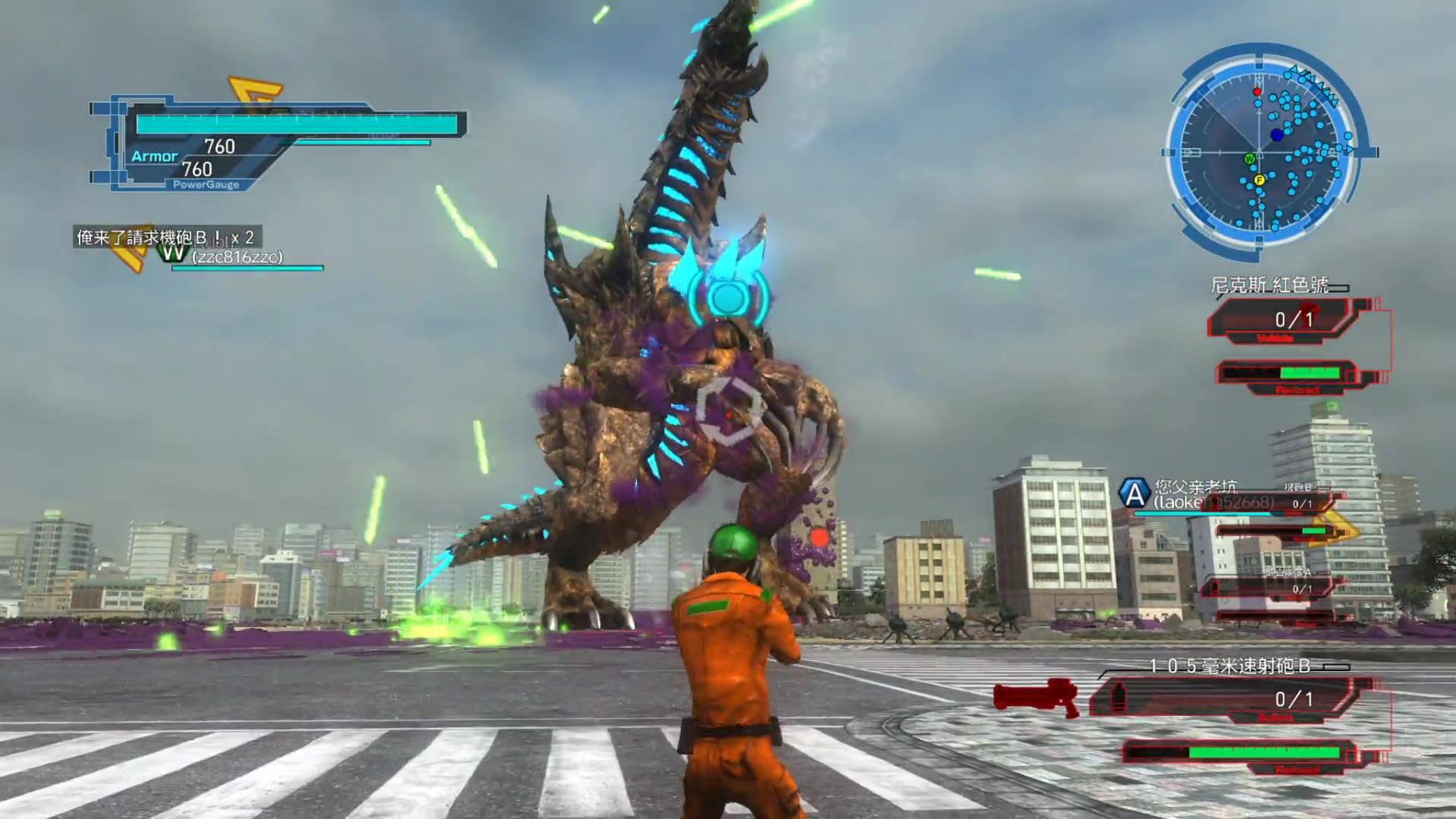Select teammate zzc816zzc's name tag

[237, 258]
